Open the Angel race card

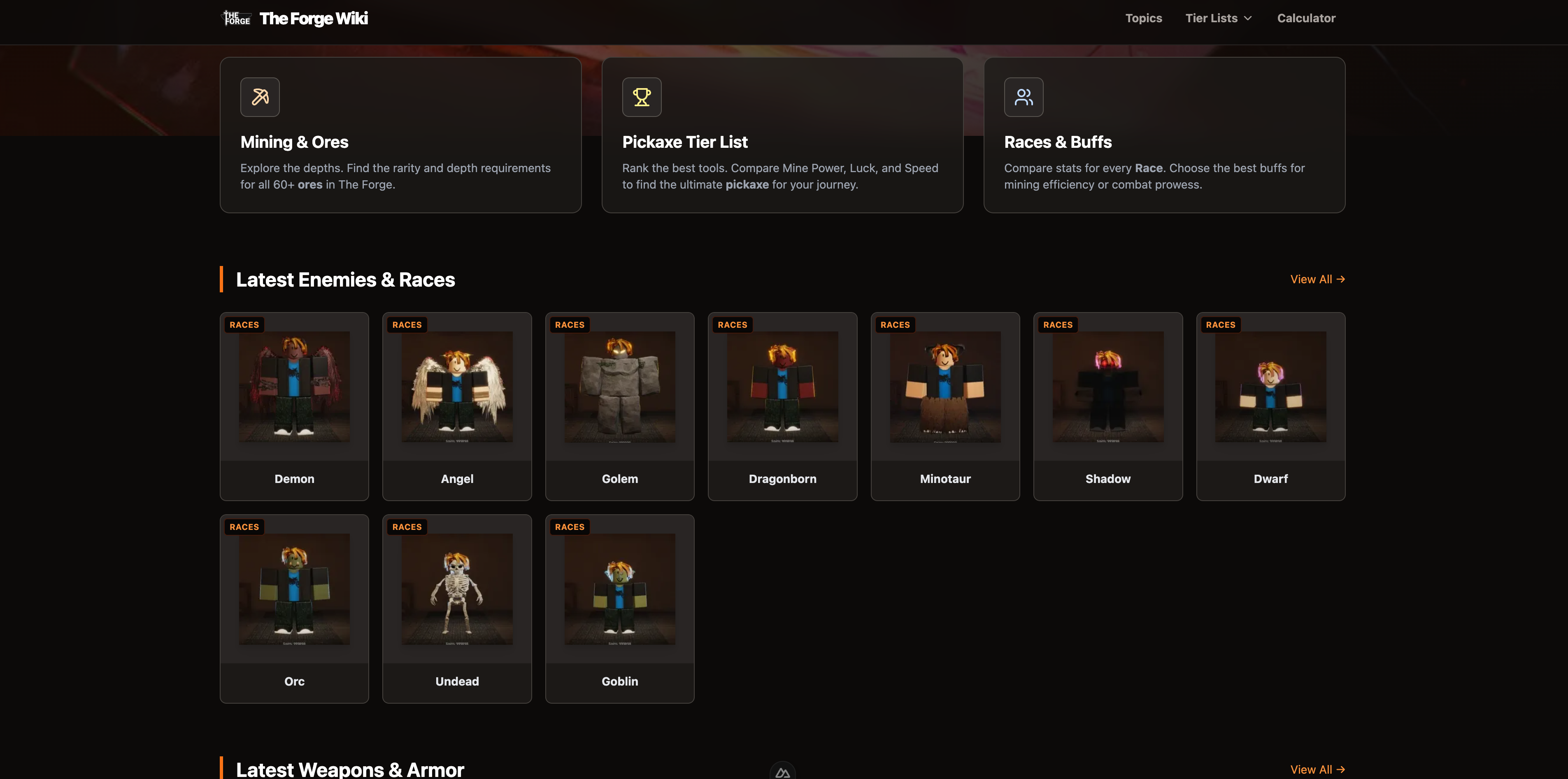pyautogui.click(x=456, y=406)
